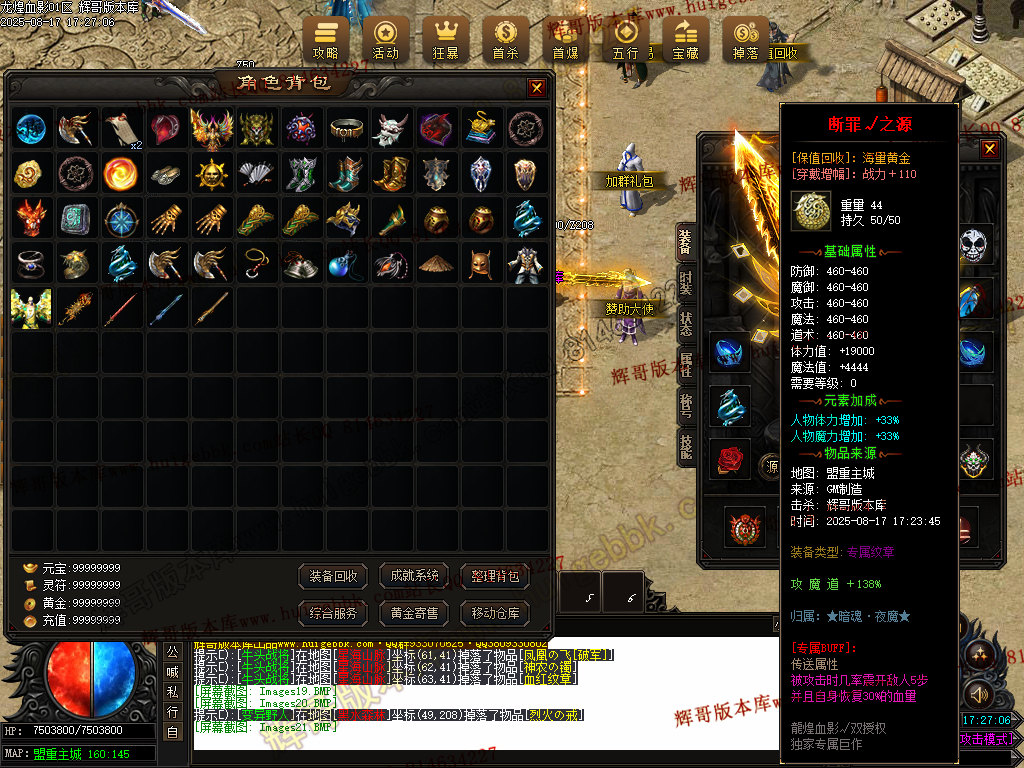Click the 狂暴 crown button

point(445,39)
